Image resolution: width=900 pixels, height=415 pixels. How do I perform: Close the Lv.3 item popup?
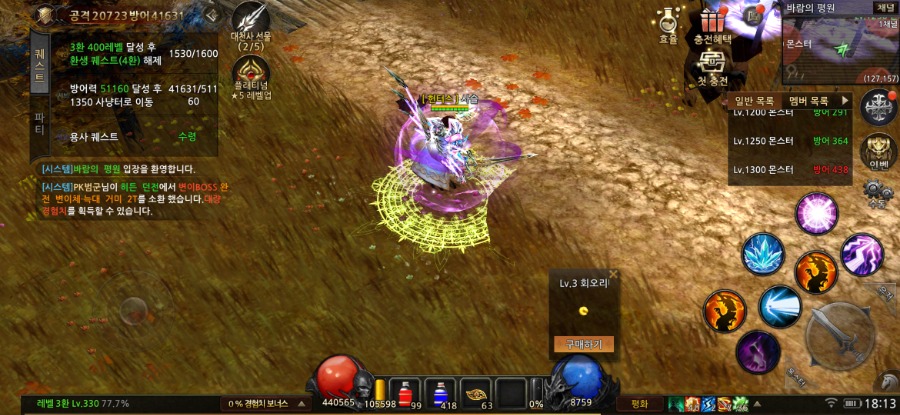pos(614,273)
